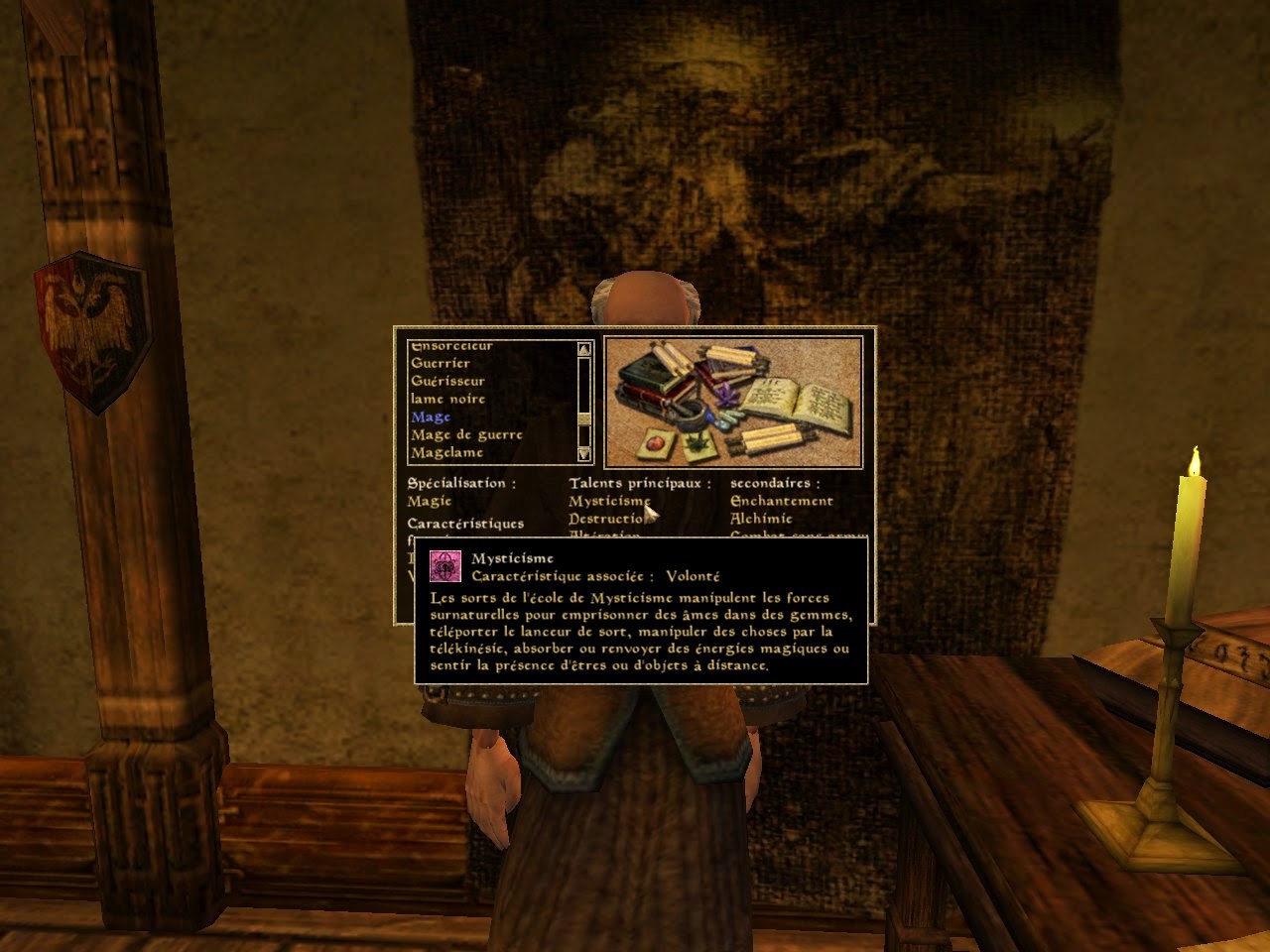Click the books-and-scrolls class illustration
The width and height of the screenshot is (1270, 952).
734,402
